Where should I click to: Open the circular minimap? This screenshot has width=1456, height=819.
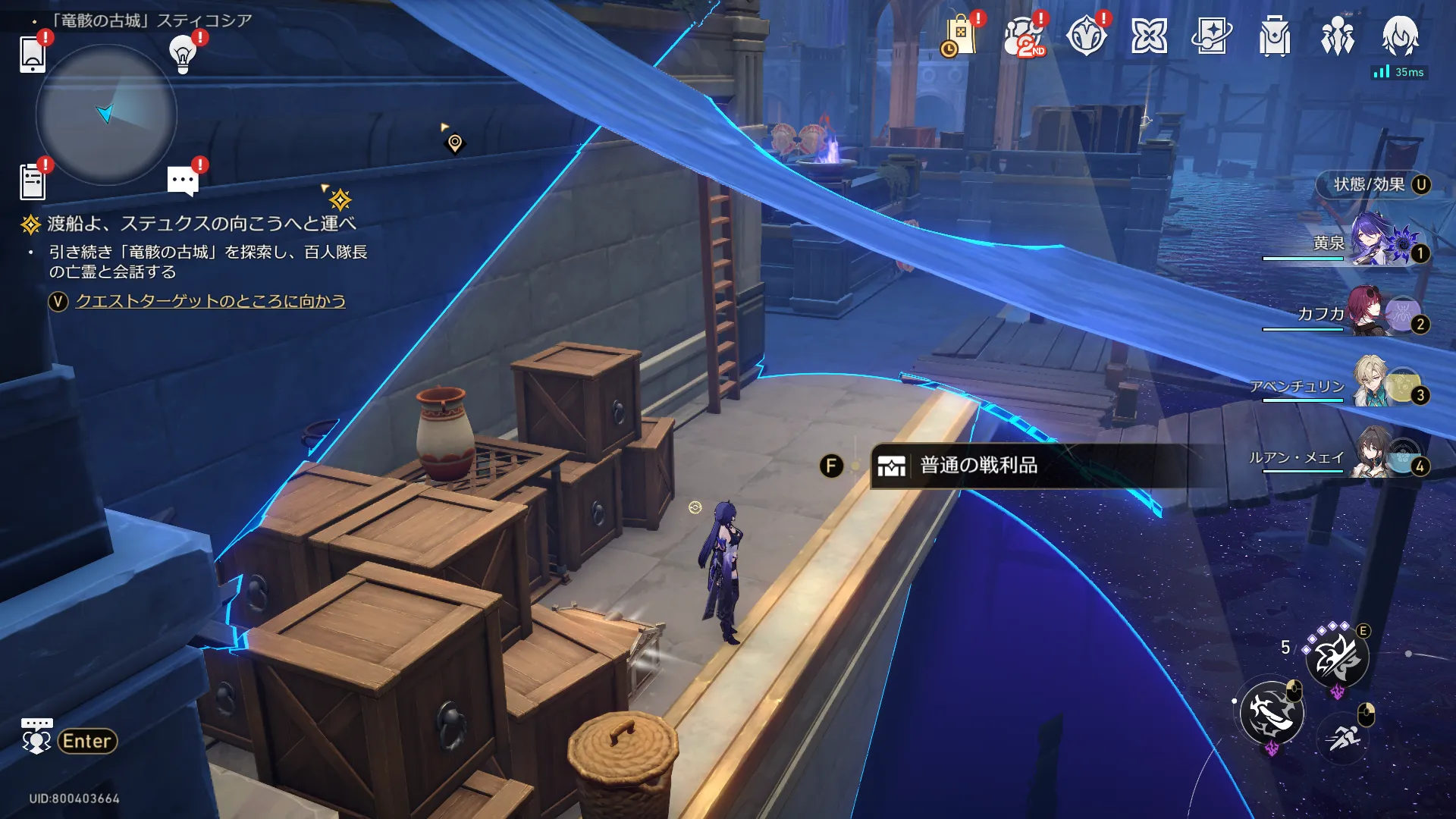coord(106,115)
